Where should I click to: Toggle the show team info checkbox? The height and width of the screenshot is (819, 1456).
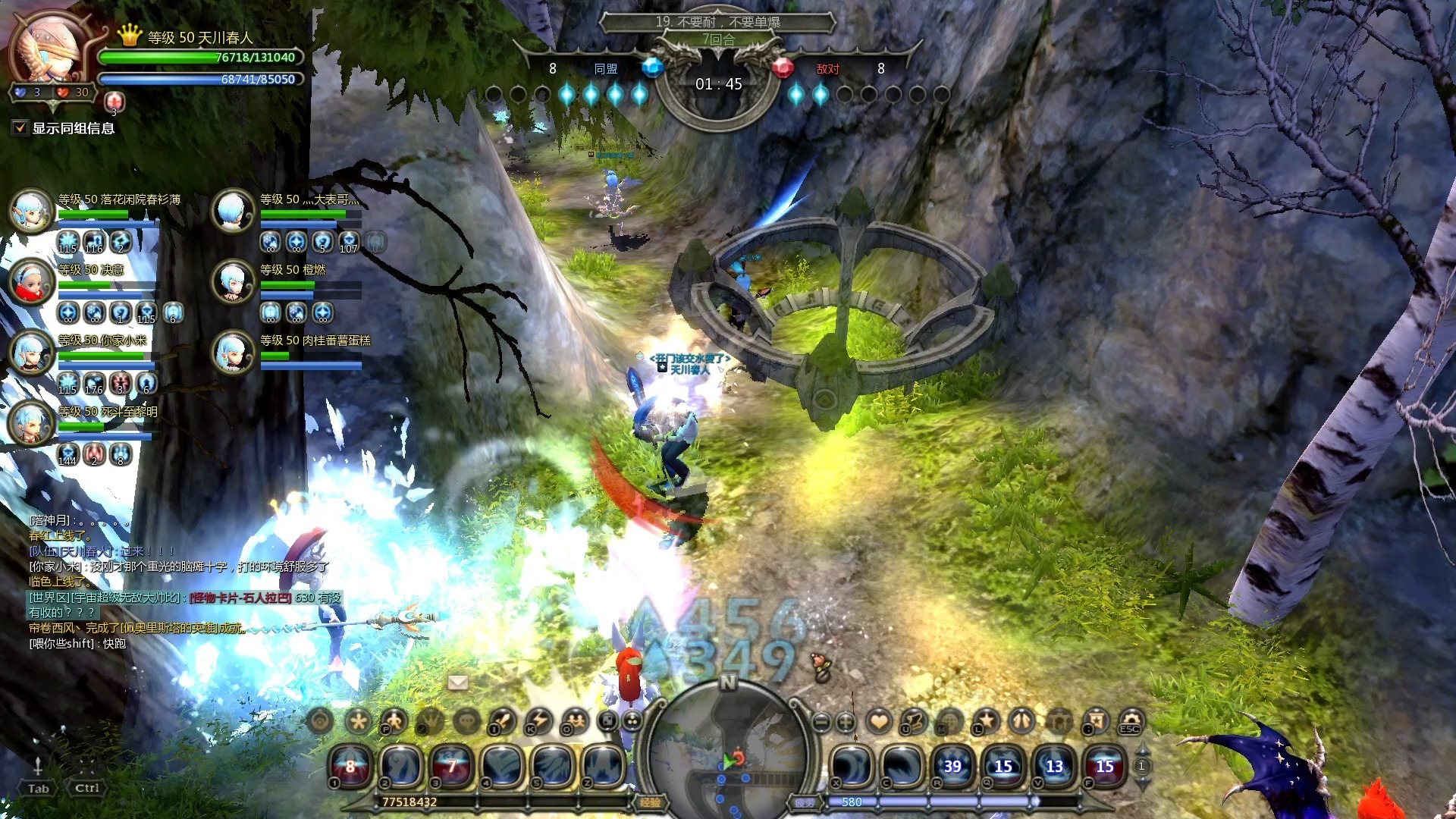20,128
